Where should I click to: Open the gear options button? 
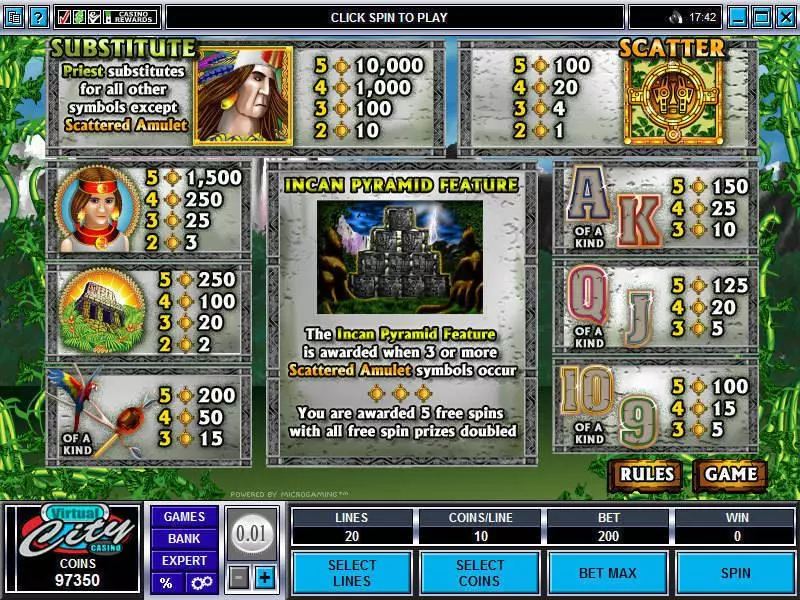point(201,582)
